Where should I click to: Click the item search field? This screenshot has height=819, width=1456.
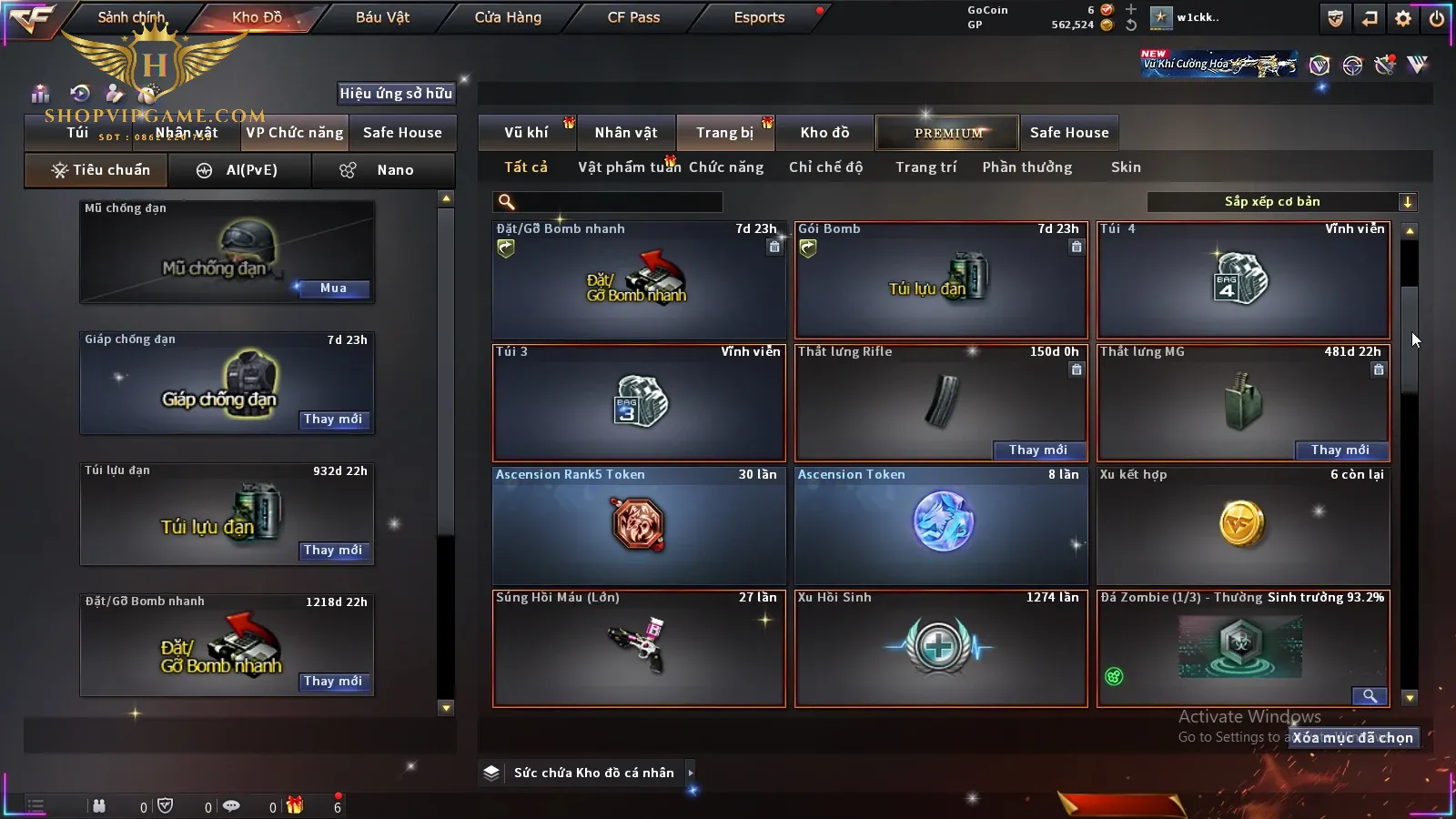click(610, 202)
